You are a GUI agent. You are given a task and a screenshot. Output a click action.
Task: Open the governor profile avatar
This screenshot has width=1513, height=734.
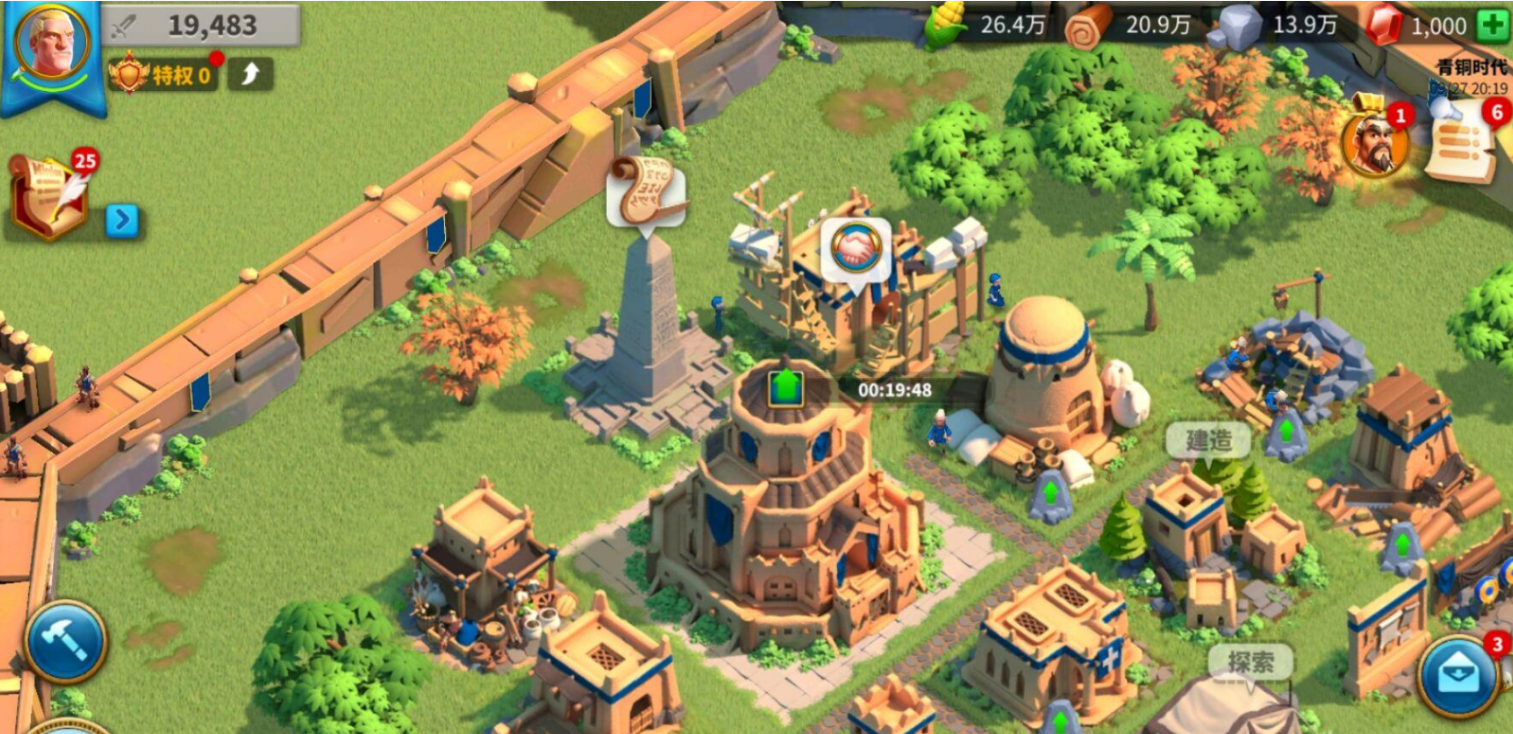[x=53, y=45]
